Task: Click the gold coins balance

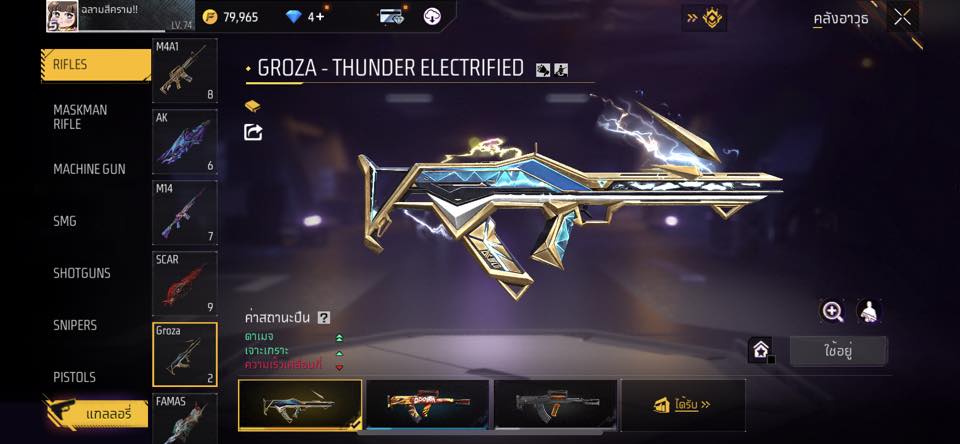Action: coord(230,17)
